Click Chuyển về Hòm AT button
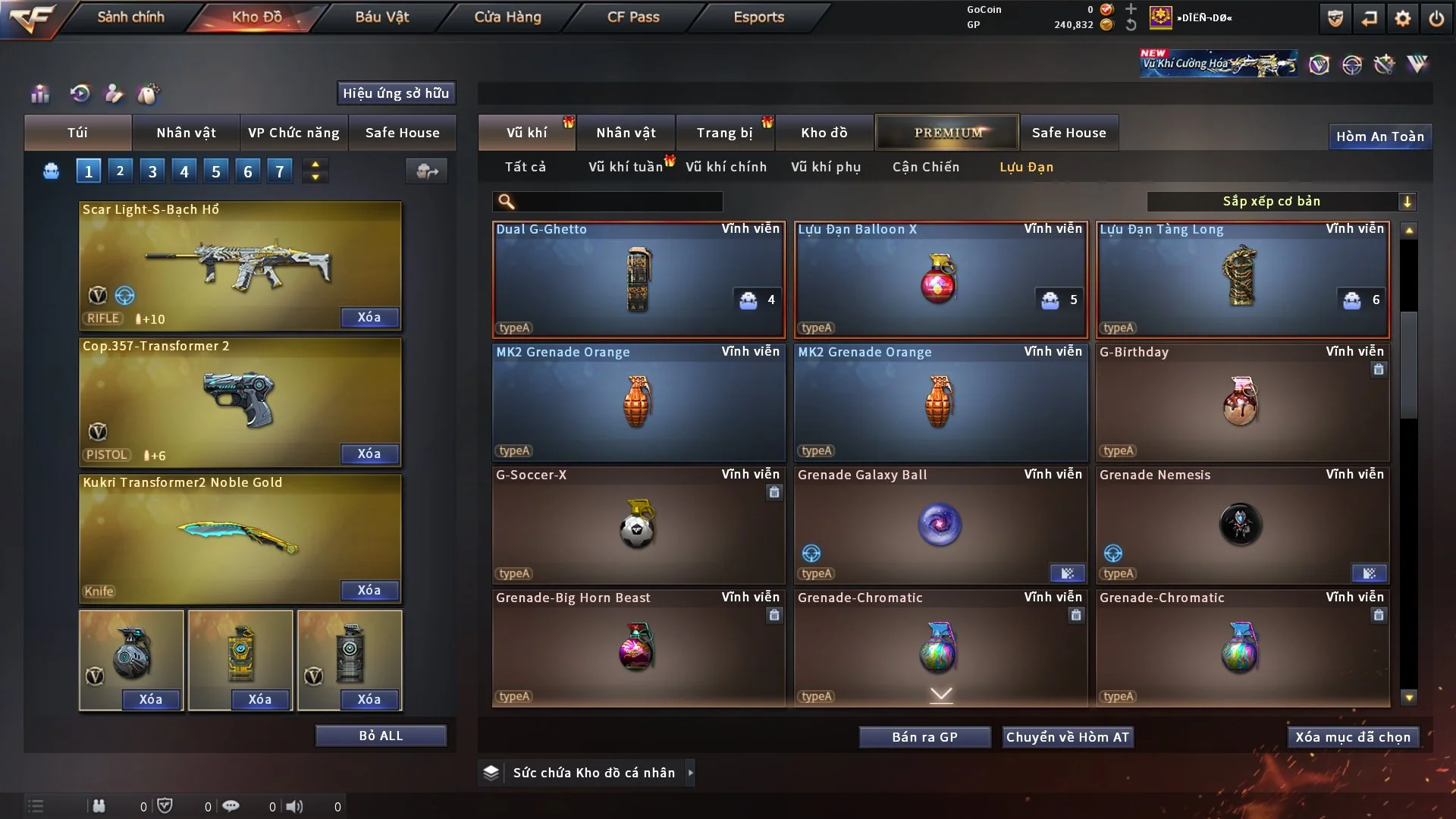The height and width of the screenshot is (819, 1456). [1067, 737]
